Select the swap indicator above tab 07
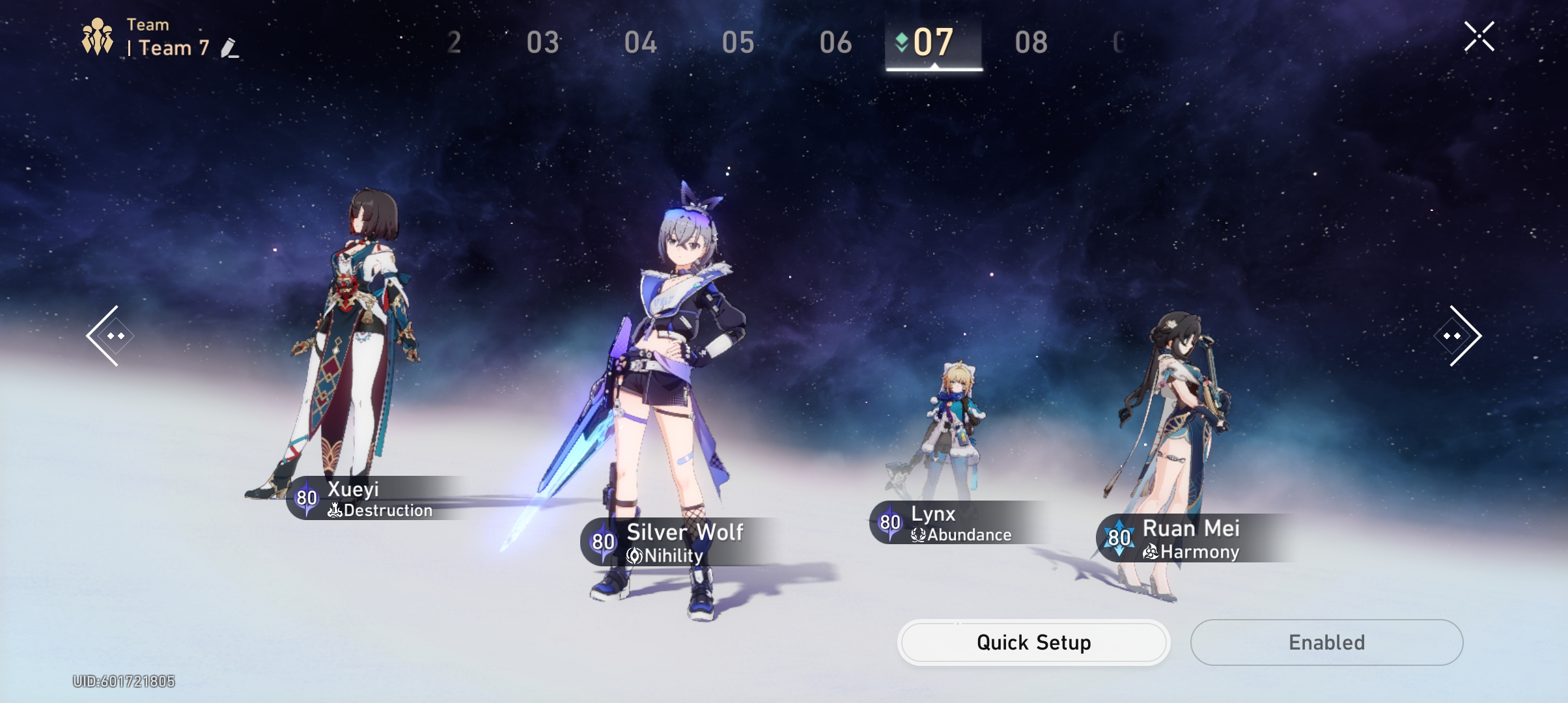Image resolution: width=1568 pixels, height=703 pixels. [900, 41]
